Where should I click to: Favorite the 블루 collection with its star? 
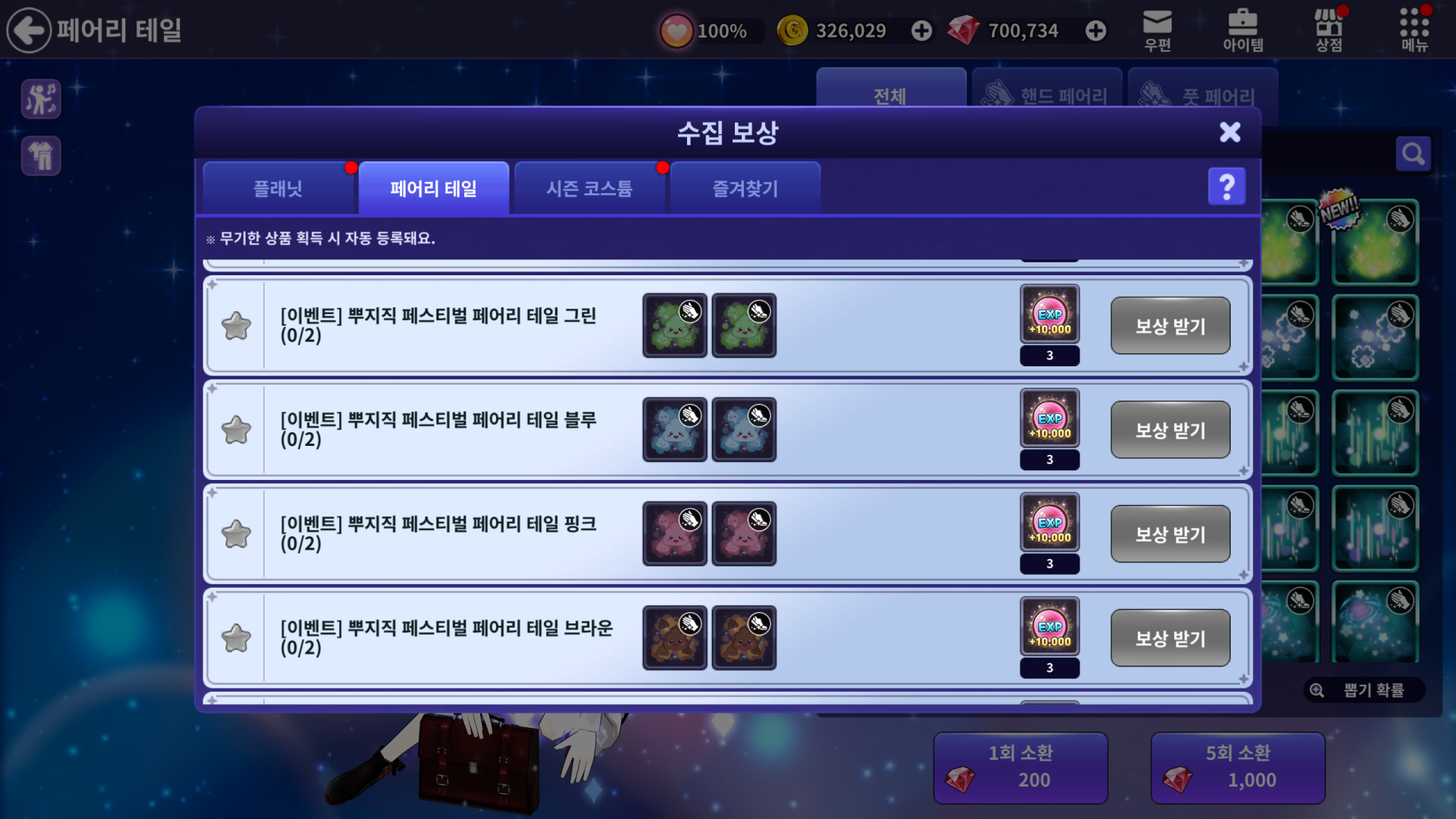[x=236, y=430]
